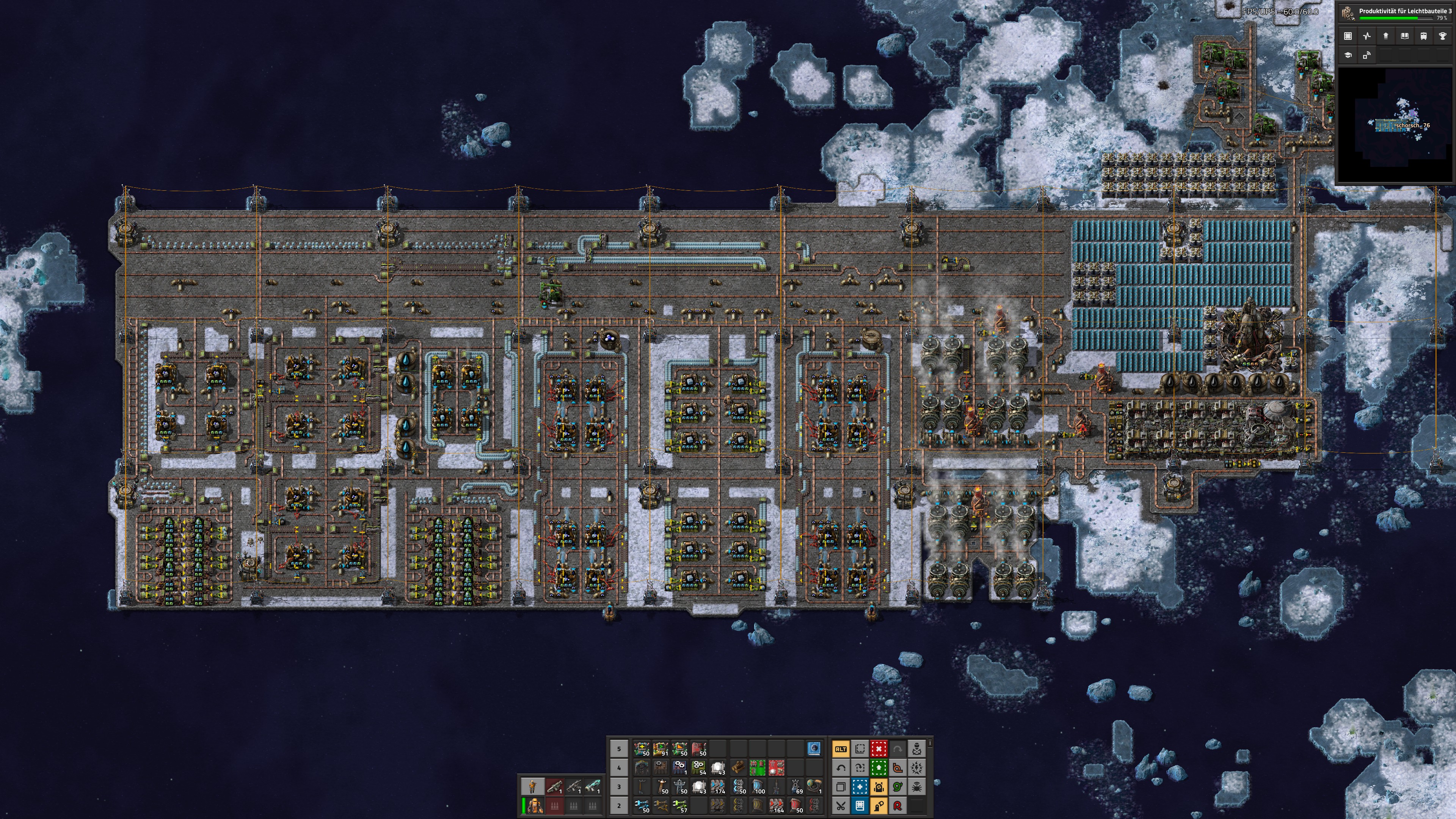This screenshot has width=1456, height=819.
Task: Pick the blue inserter stack of 50
Action: [x=642, y=805]
